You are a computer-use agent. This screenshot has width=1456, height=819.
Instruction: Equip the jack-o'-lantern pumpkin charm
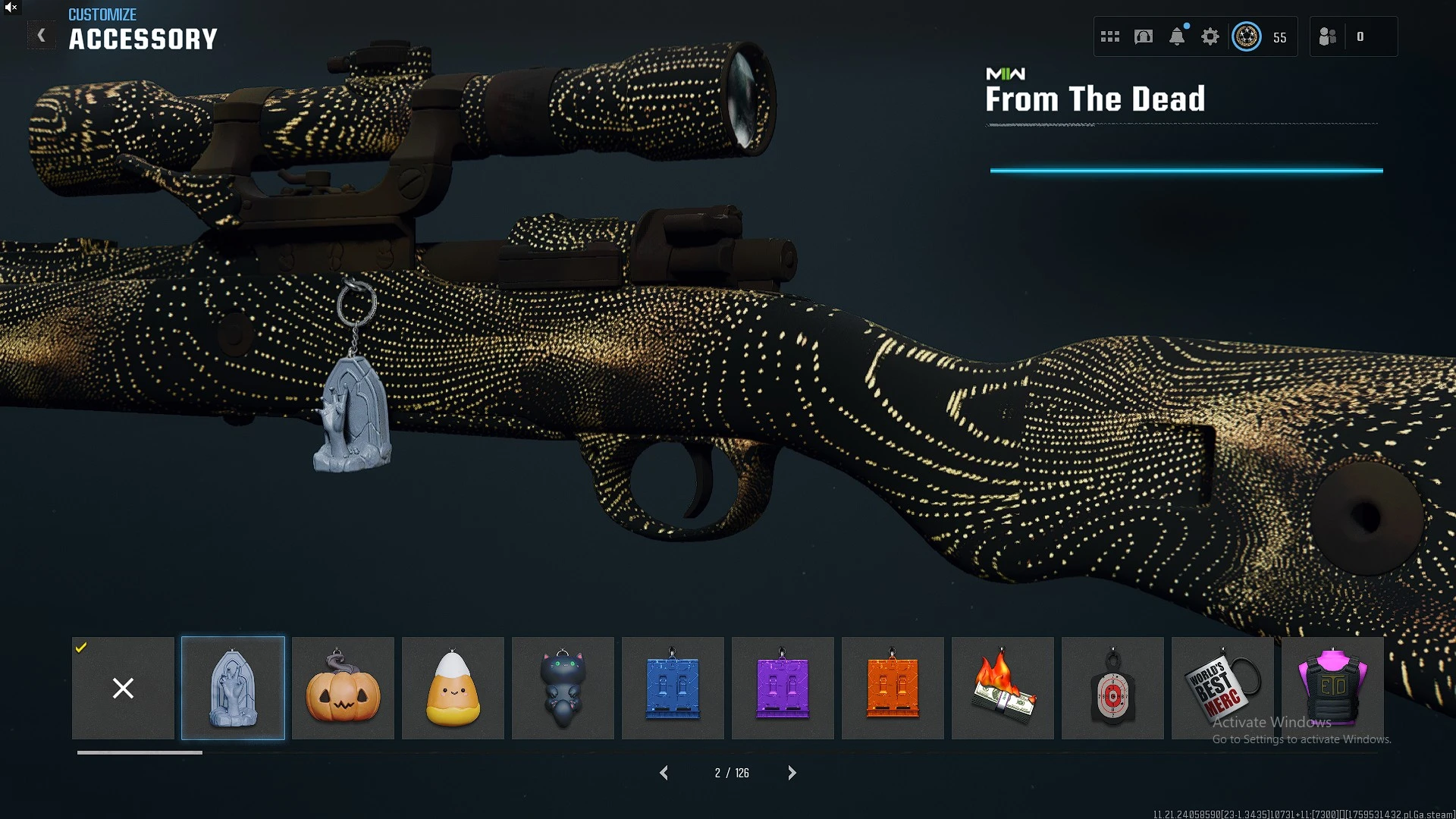pos(343,688)
